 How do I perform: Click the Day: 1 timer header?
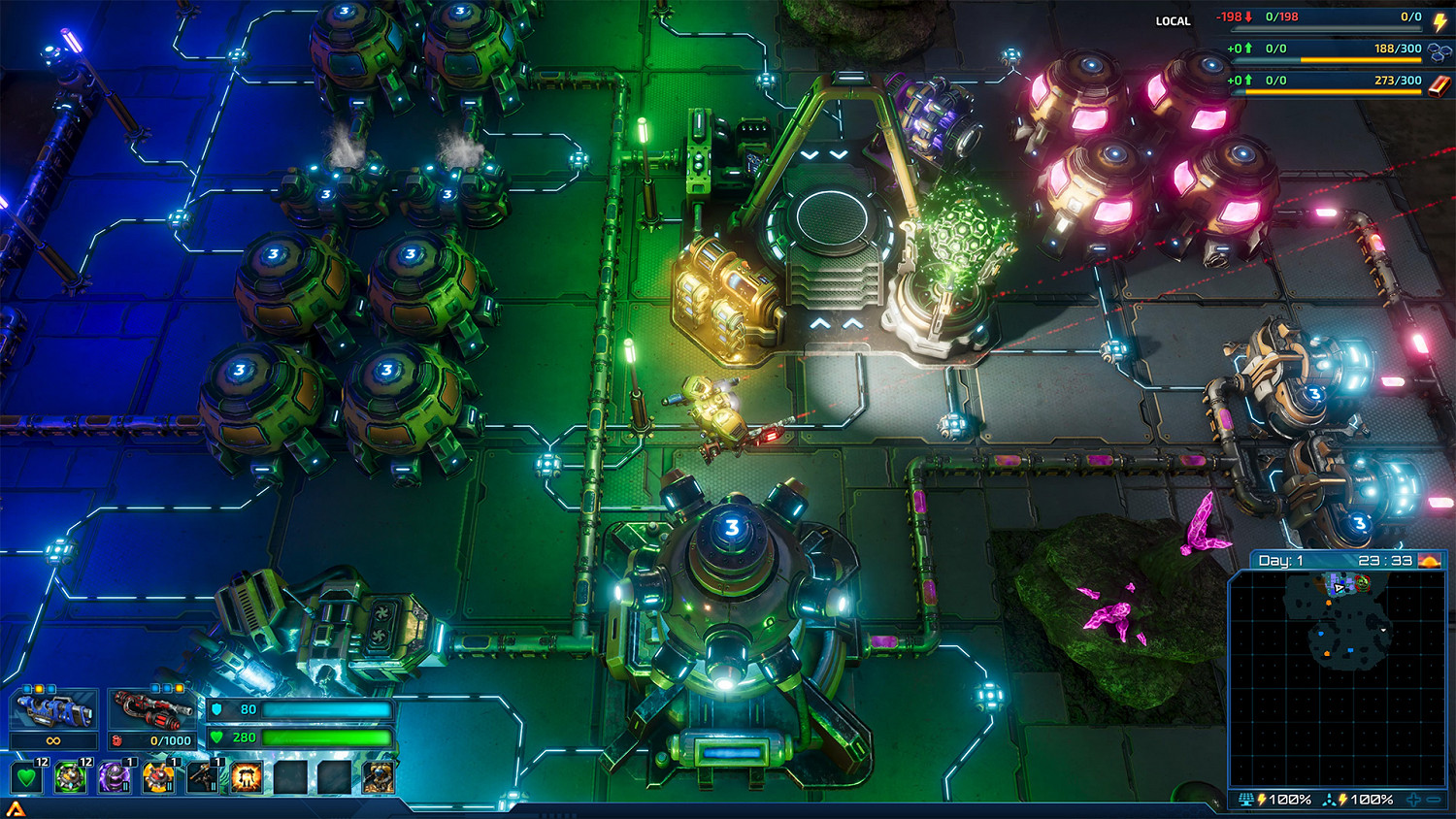tap(1280, 559)
